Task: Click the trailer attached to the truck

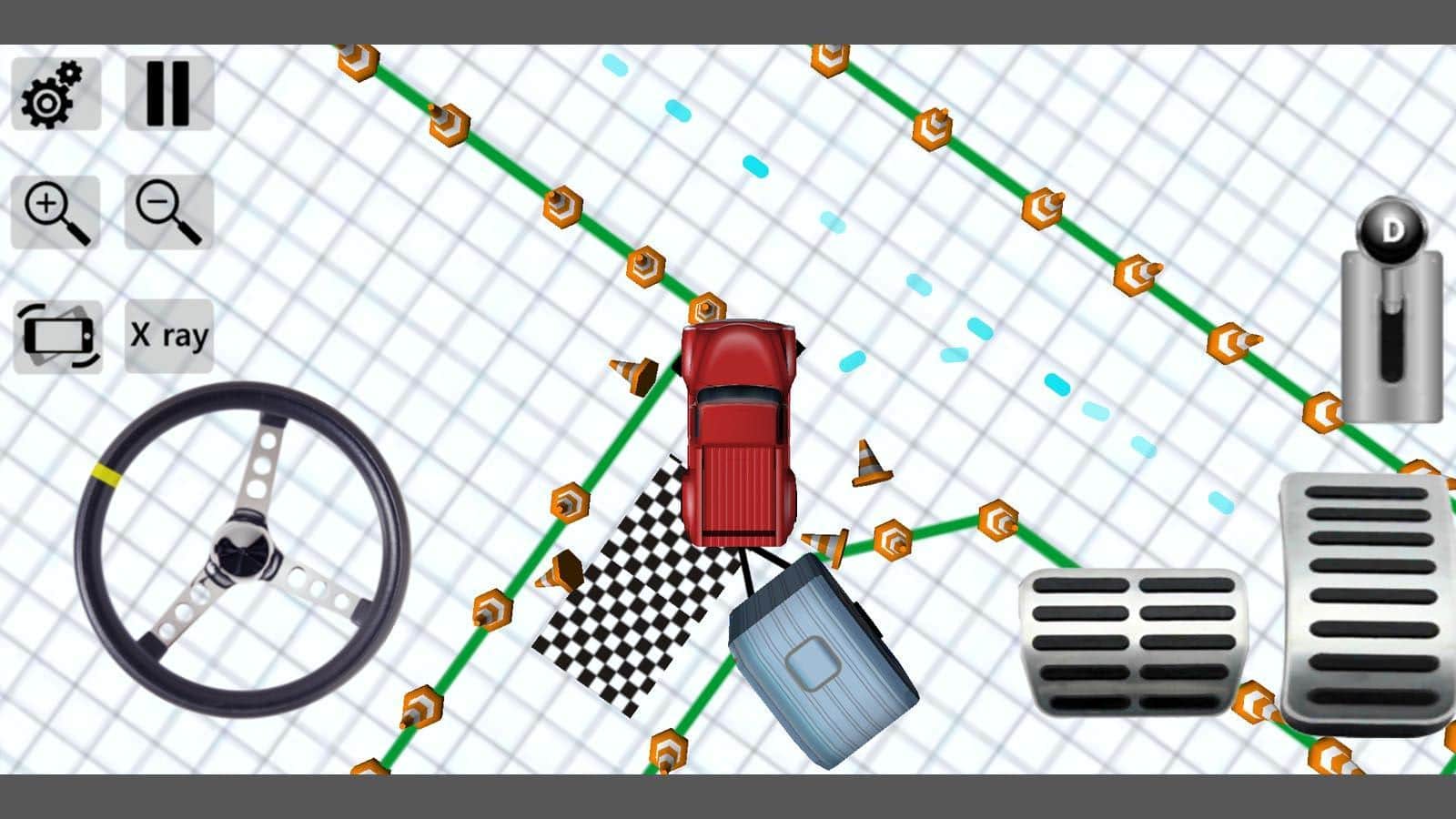Action: [819, 655]
